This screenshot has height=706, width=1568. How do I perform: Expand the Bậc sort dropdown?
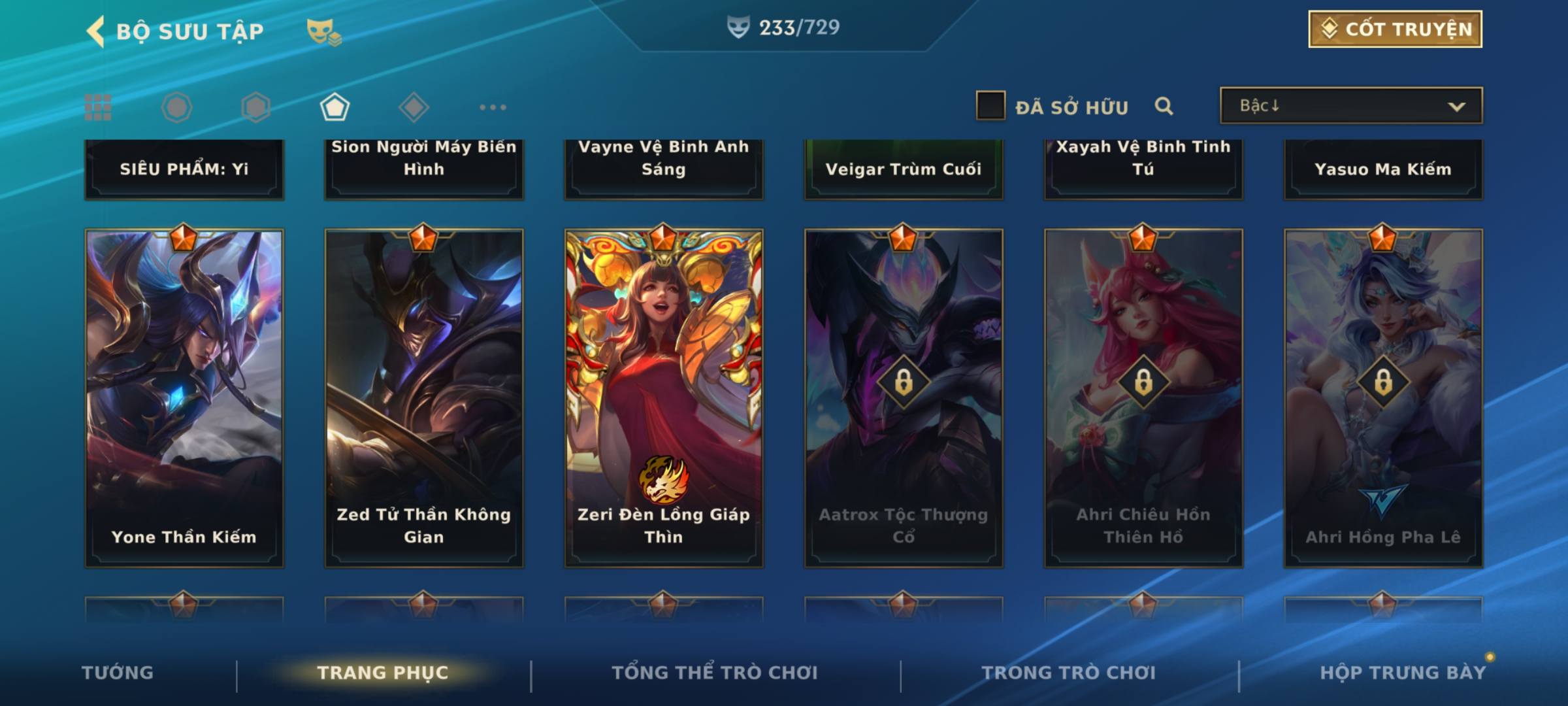[x=1350, y=106]
